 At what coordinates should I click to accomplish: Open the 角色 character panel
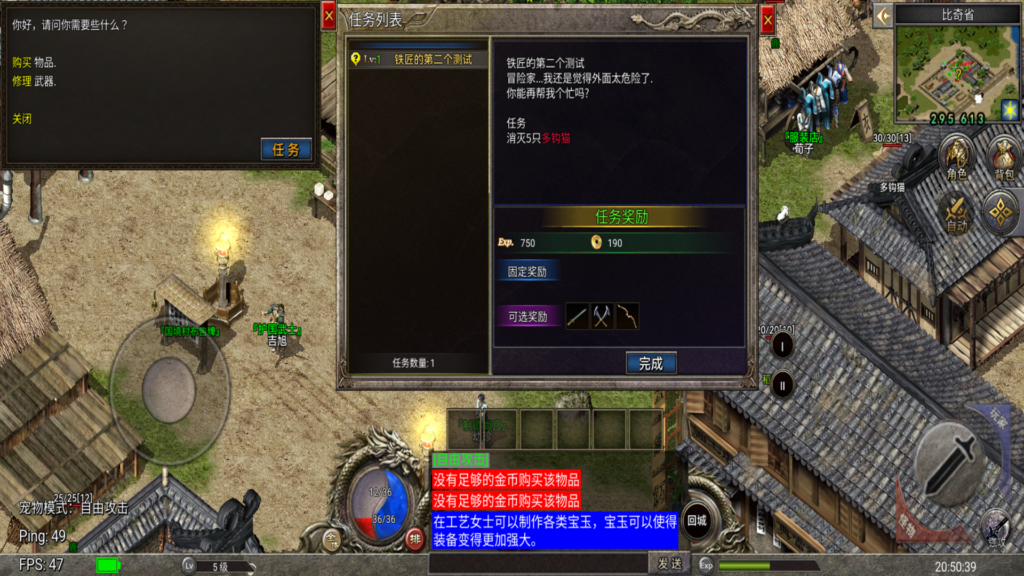tap(957, 160)
